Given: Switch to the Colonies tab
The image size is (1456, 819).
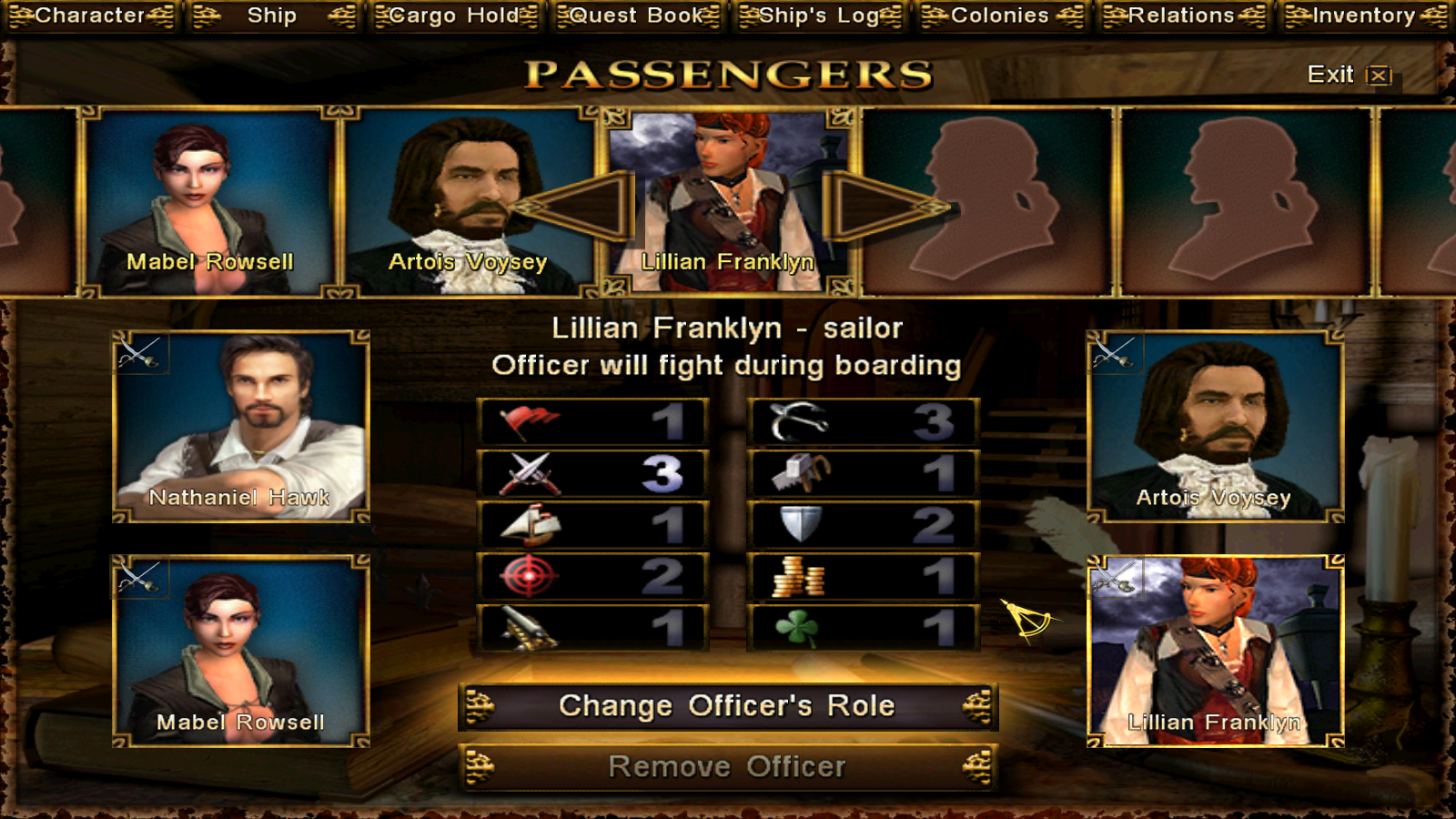Looking at the screenshot, I should click(x=1001, y=15).
